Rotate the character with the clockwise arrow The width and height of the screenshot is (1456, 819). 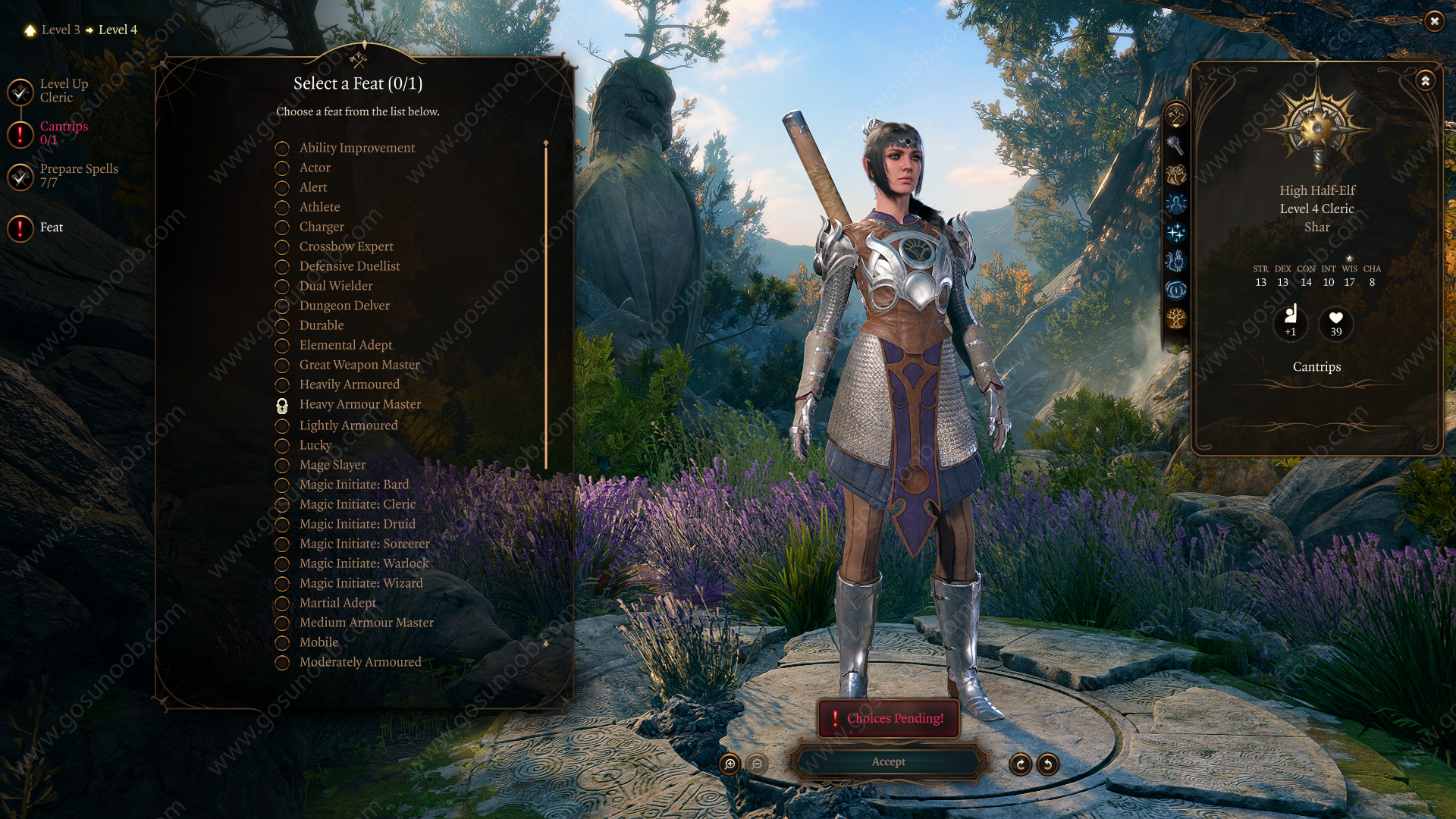(1020, 764)
